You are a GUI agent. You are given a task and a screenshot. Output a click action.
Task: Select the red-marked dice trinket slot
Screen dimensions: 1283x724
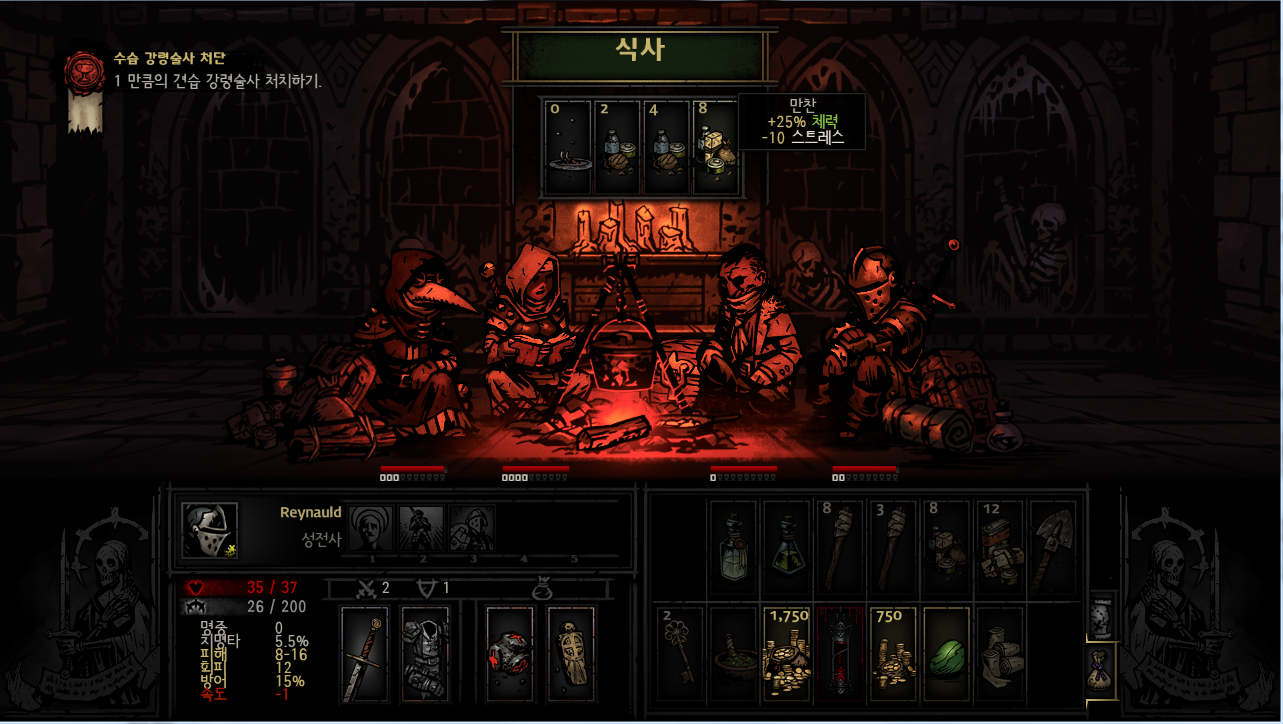point(510,654)
